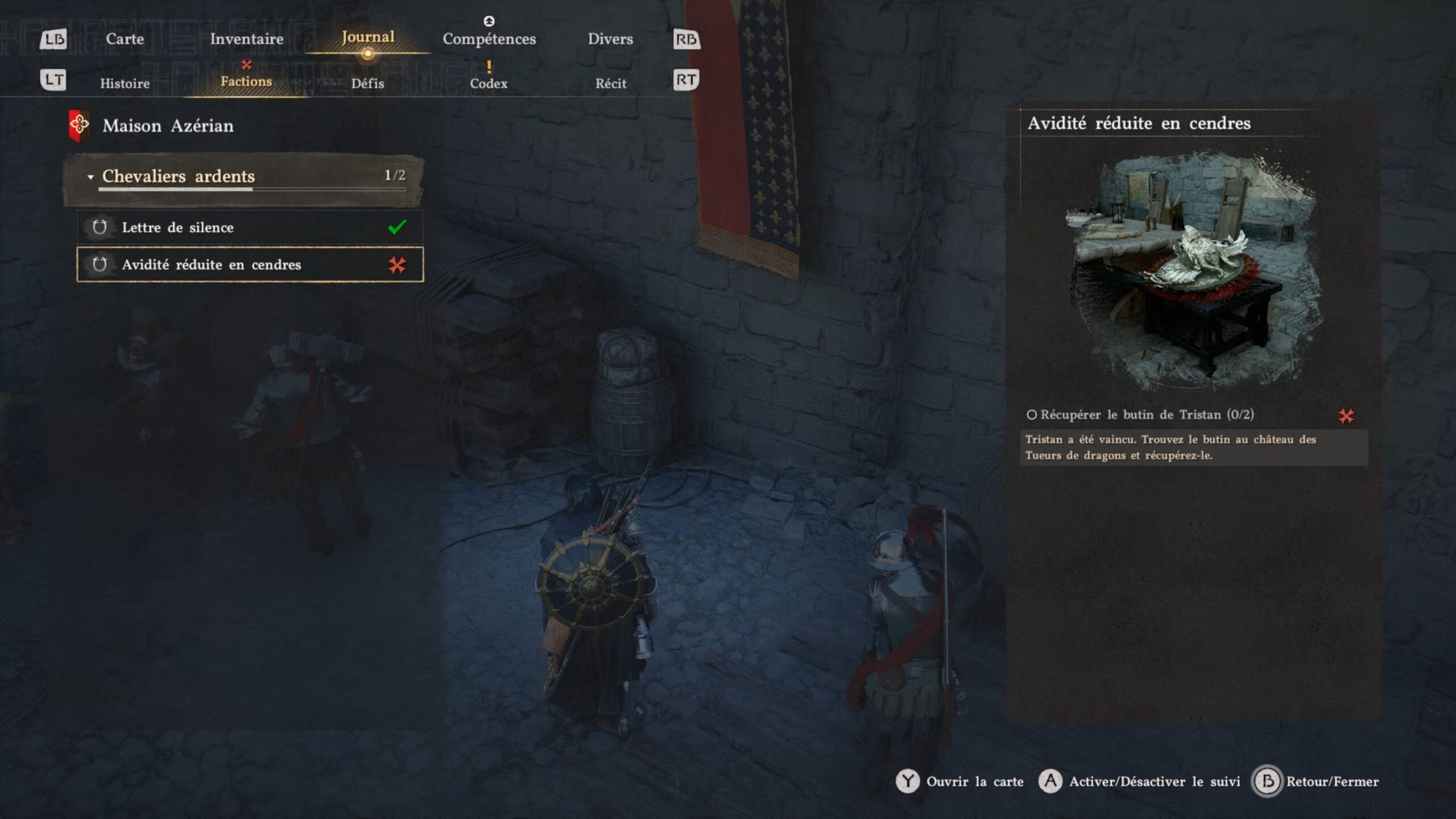View the Récit sub-tab
This screenshot has height=819, width=1456.
click(x=610, y=83)
